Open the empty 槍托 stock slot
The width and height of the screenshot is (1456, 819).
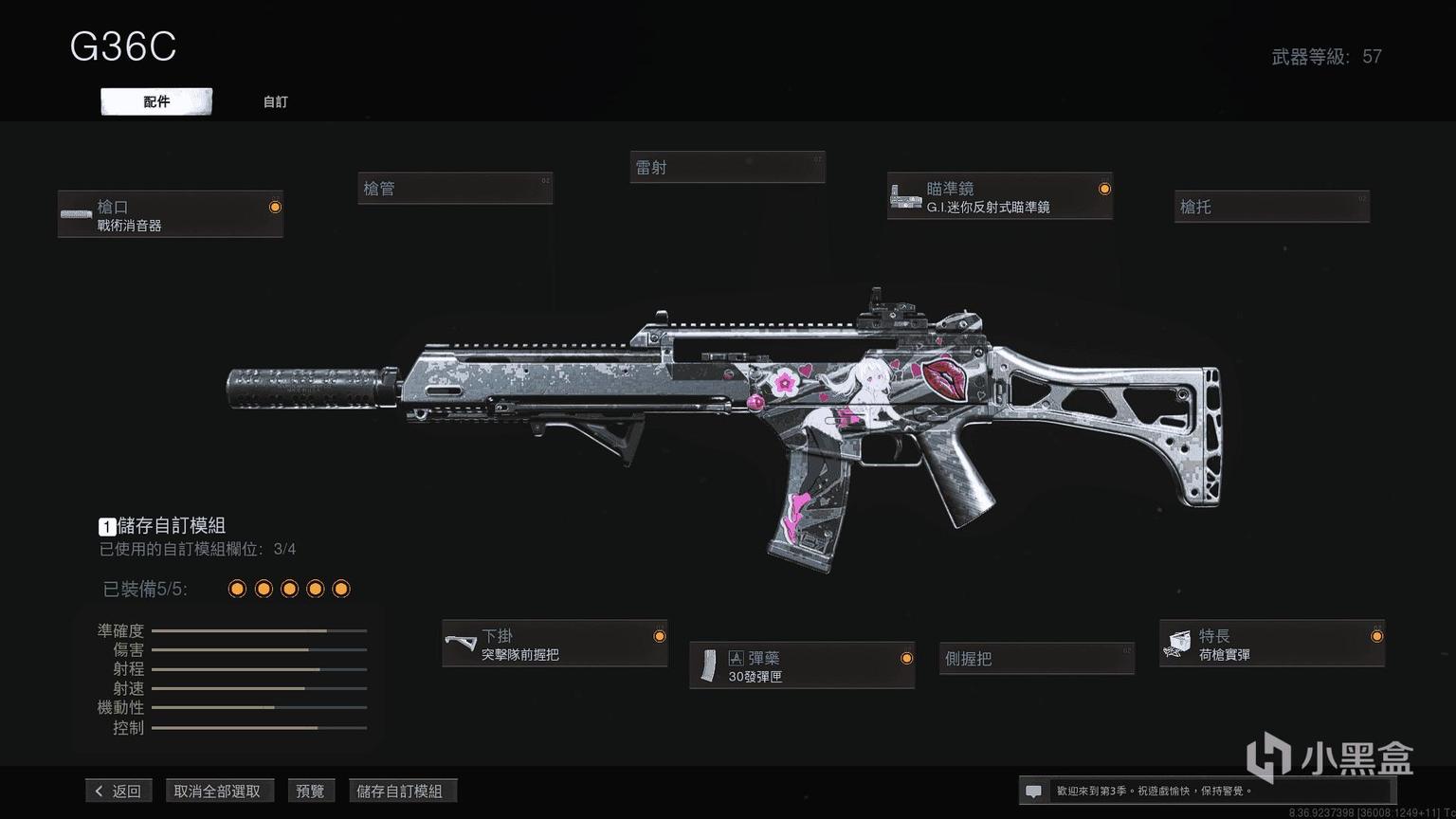[x=1272, y=207]
